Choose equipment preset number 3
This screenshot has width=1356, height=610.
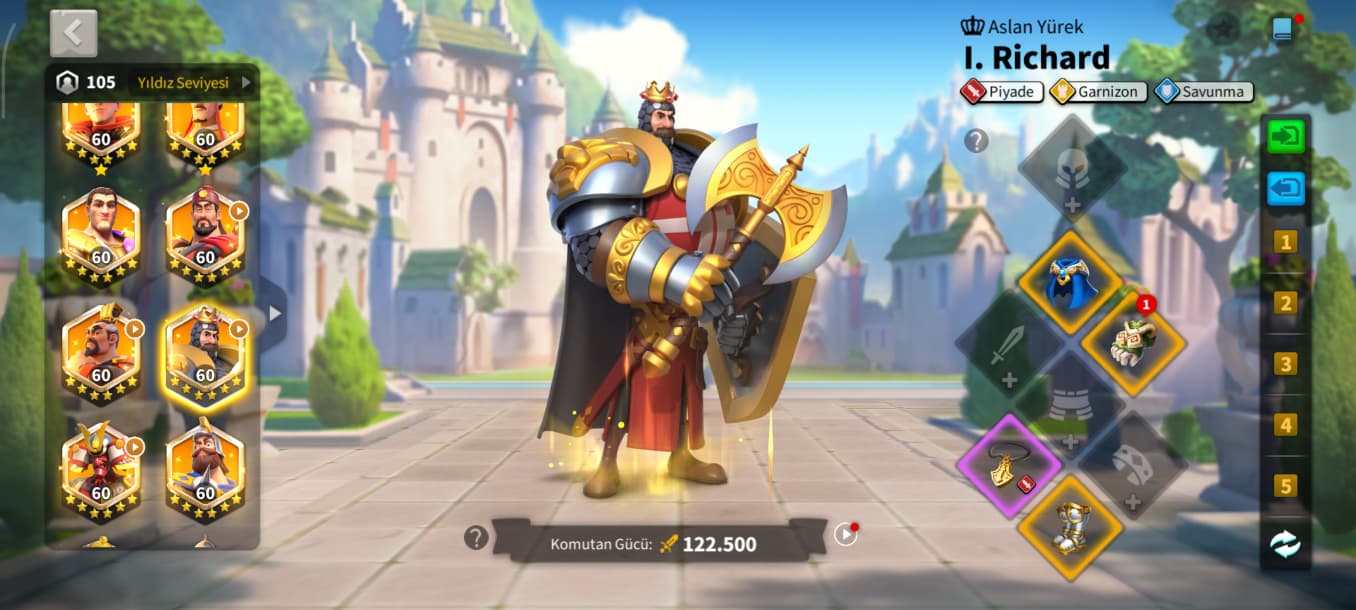click(1285, 364)
